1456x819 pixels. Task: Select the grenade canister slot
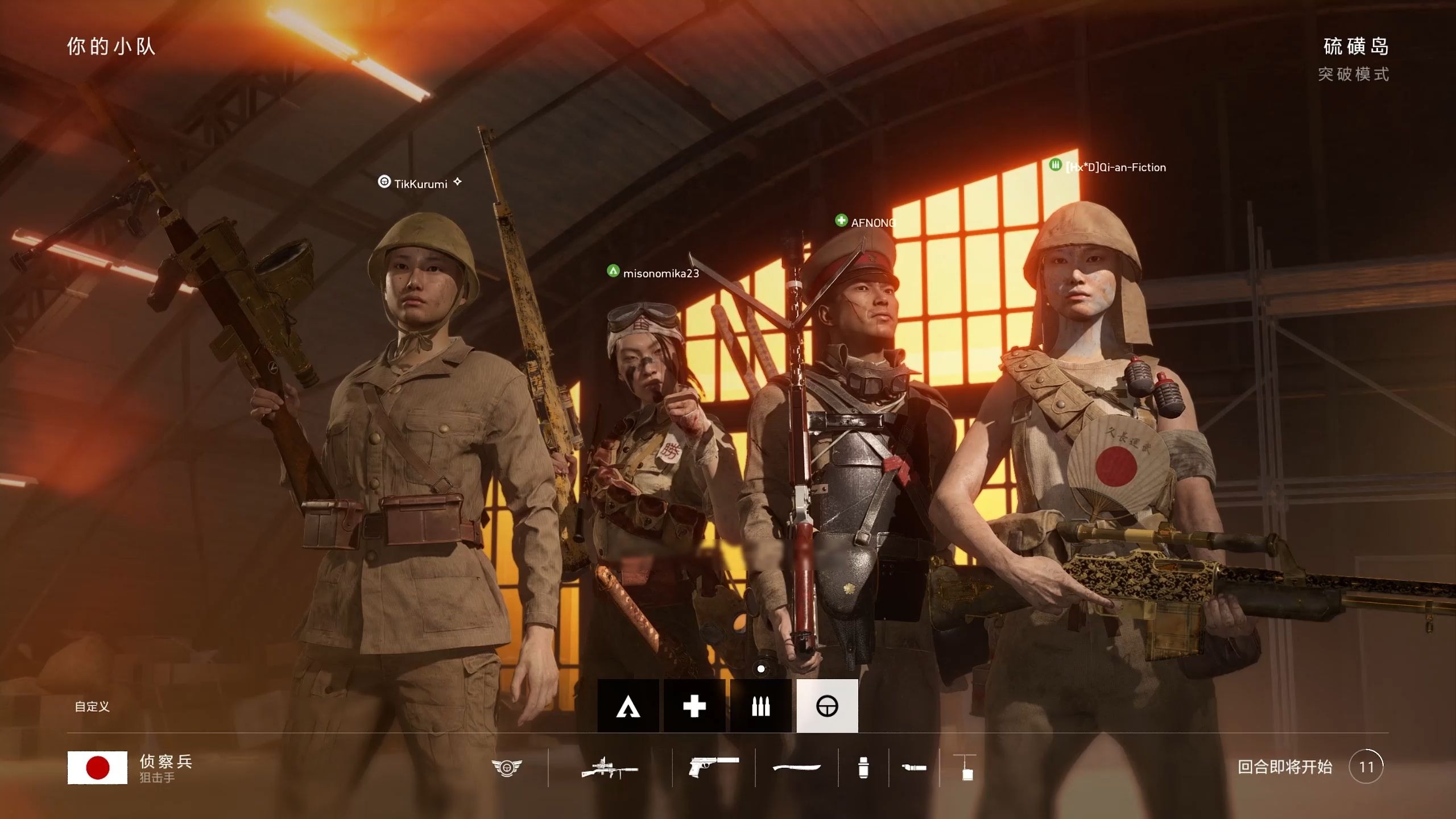(x=863, y=768)
